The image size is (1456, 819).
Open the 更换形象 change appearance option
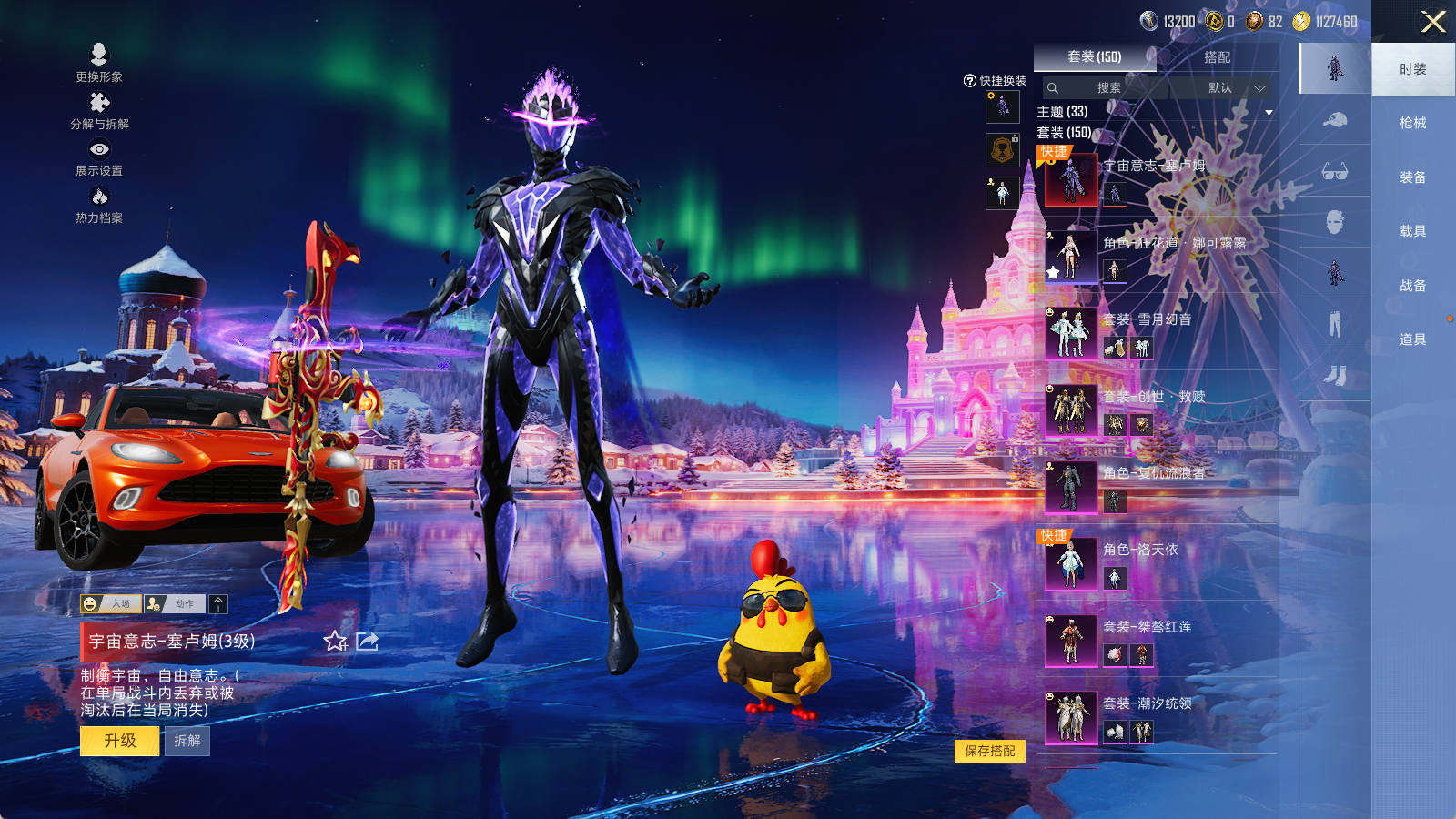pyautogui.click(x=99, y=63)
